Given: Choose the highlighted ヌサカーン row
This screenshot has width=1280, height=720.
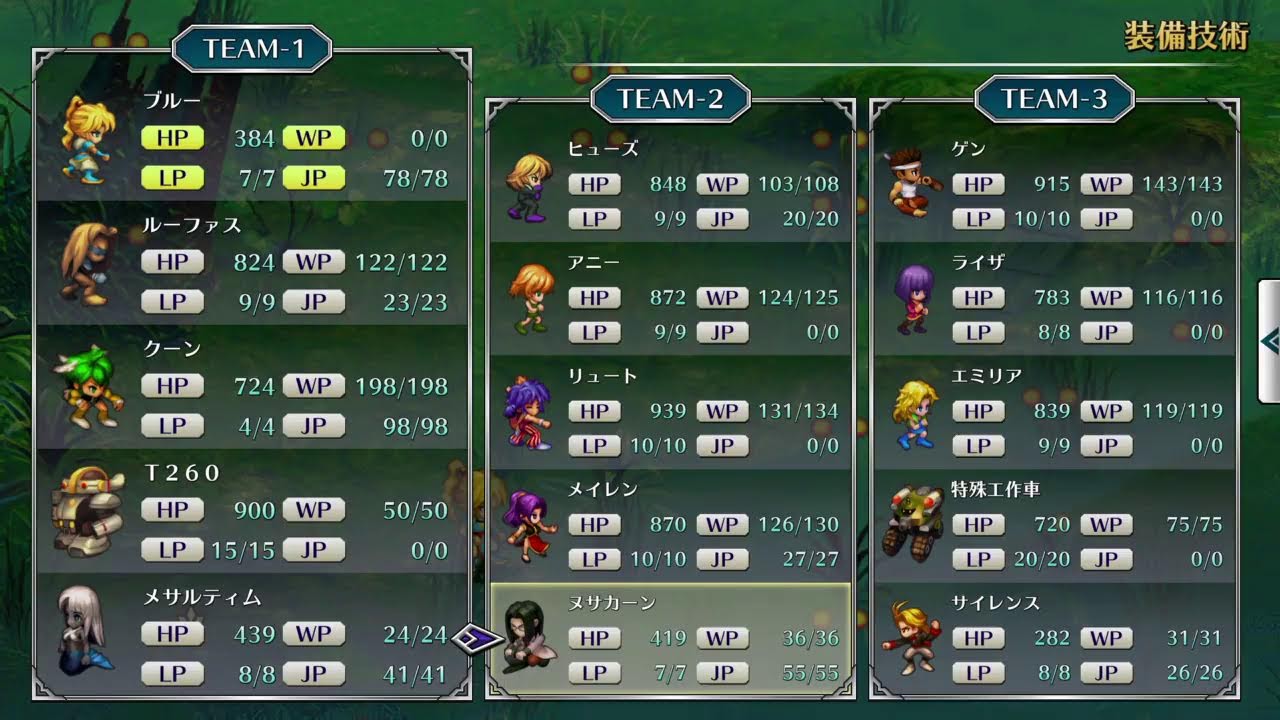Looking at the screenshot, I should point(670,639).
